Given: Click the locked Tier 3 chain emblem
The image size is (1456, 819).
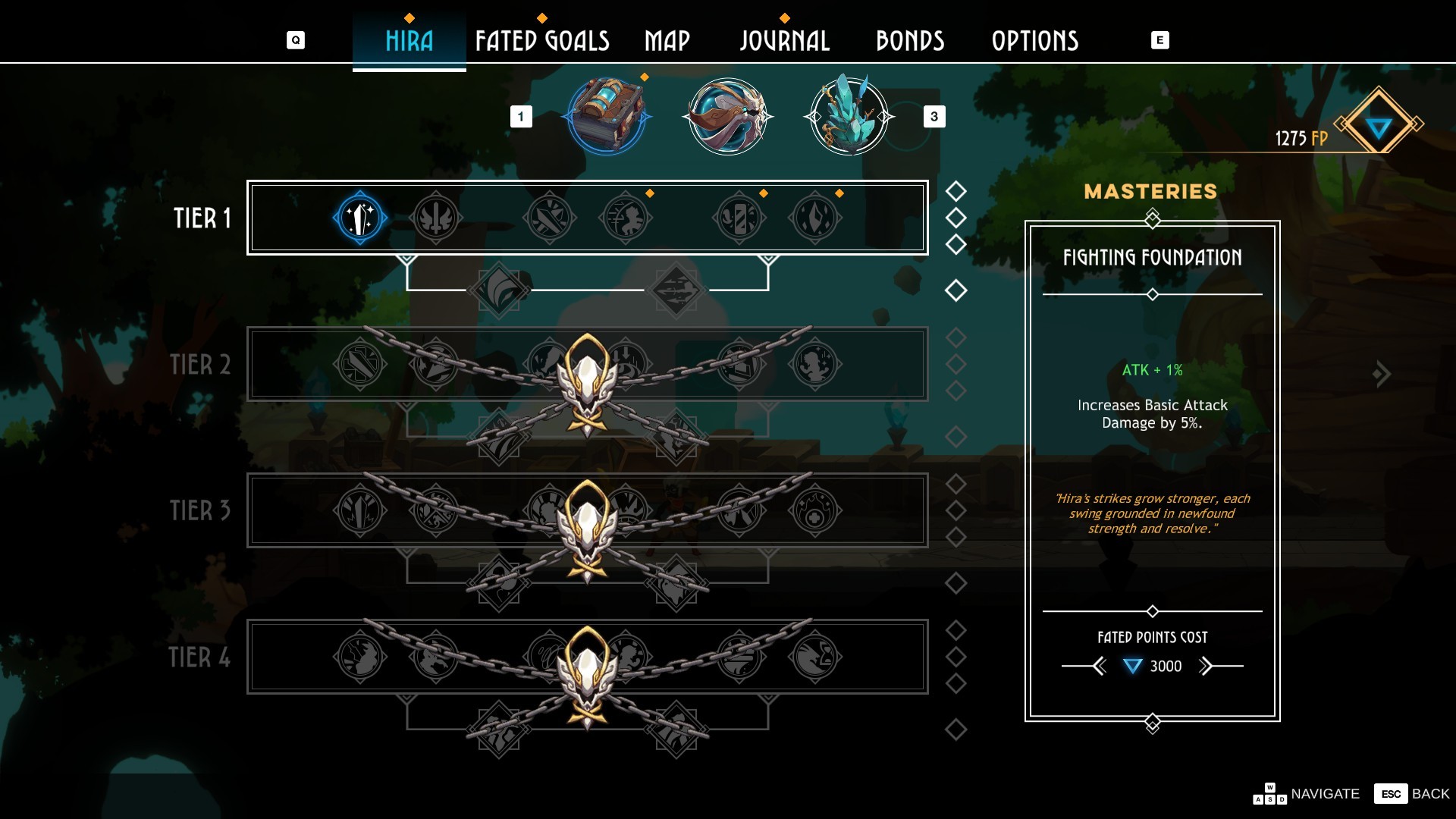Looking at the screenshot, I should tap(587, 531).
